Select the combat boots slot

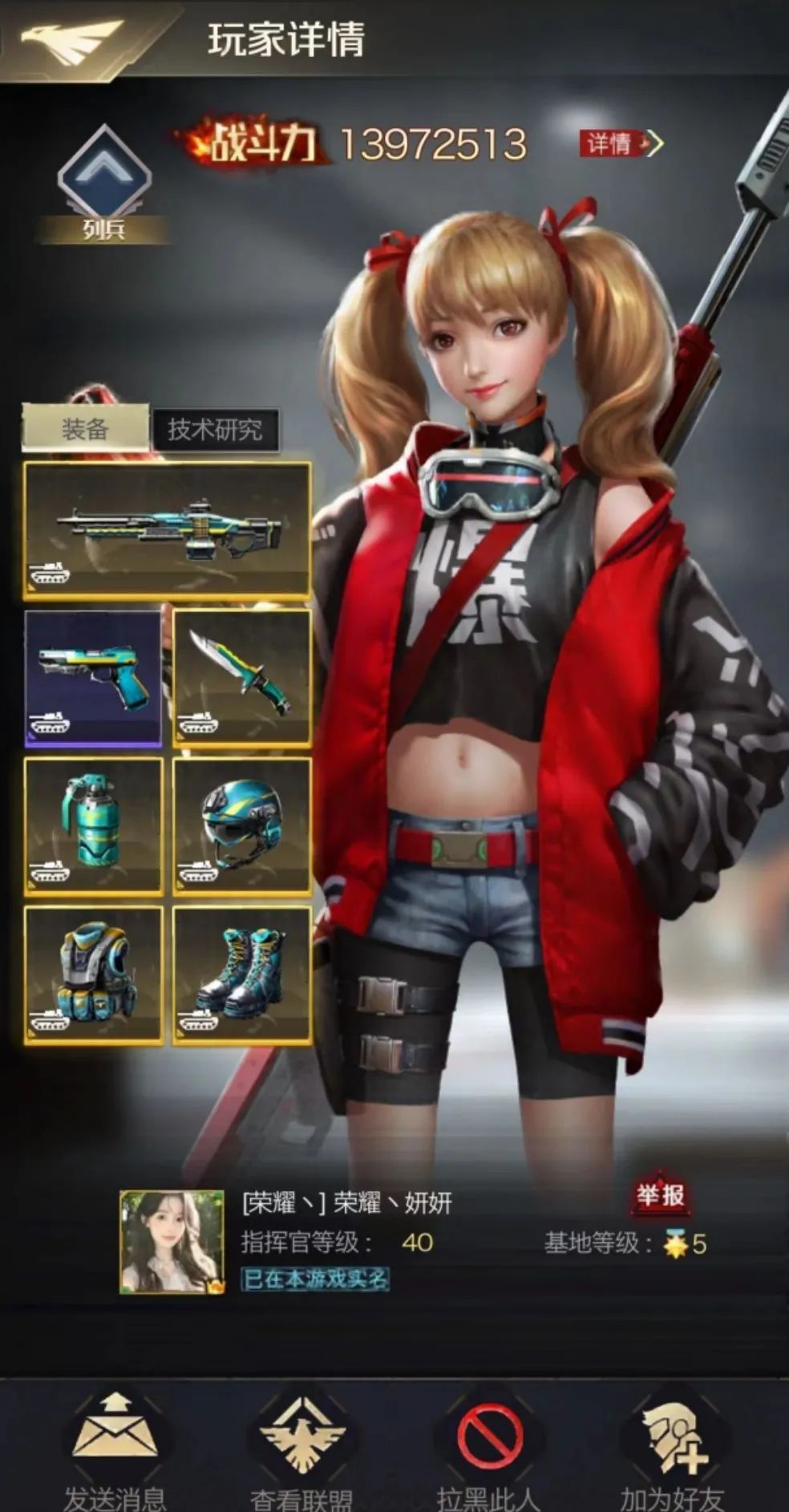[x=241, y=975]
